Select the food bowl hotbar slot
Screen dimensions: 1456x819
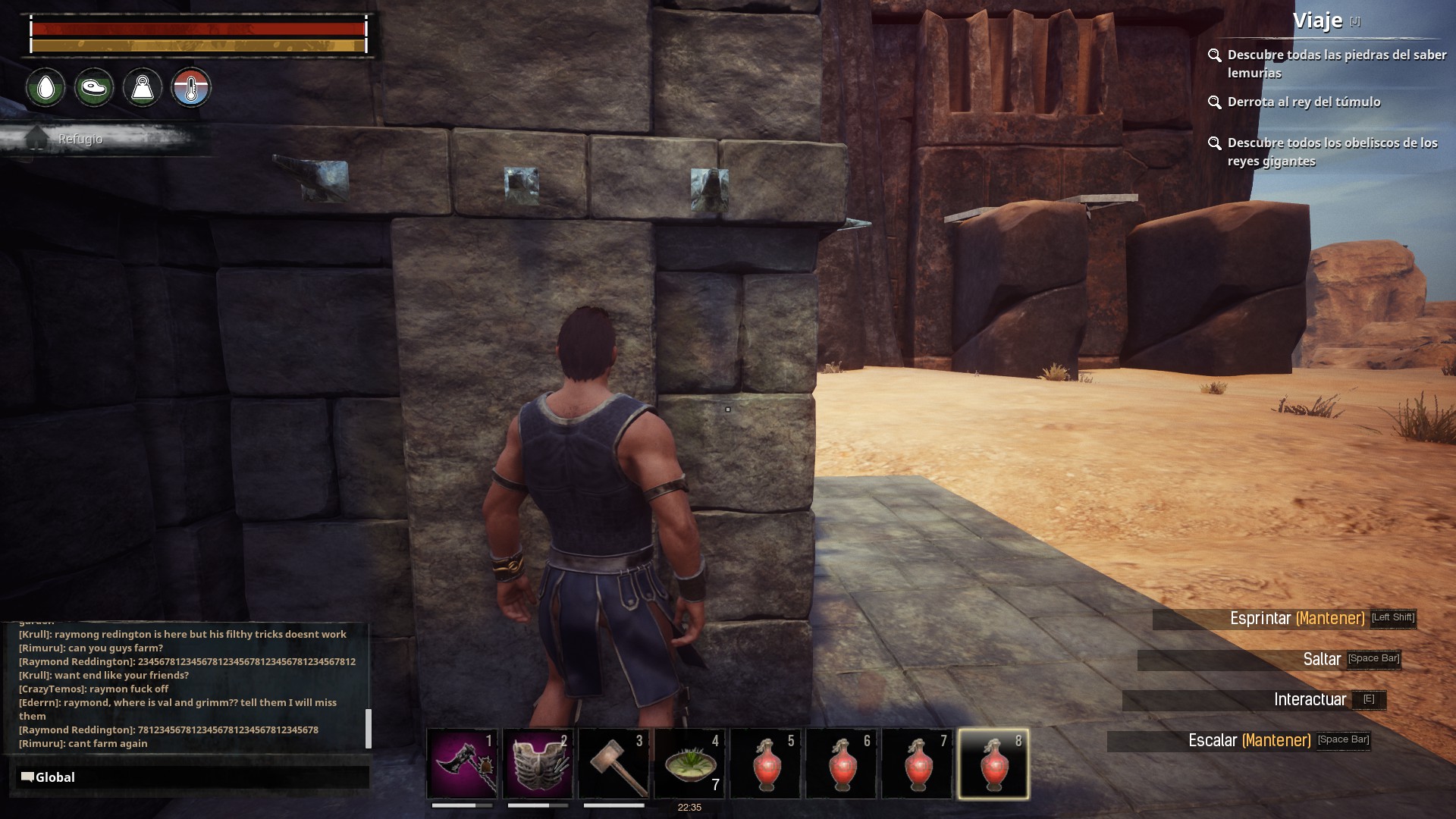pyautogui.click(x=690, y=764)
